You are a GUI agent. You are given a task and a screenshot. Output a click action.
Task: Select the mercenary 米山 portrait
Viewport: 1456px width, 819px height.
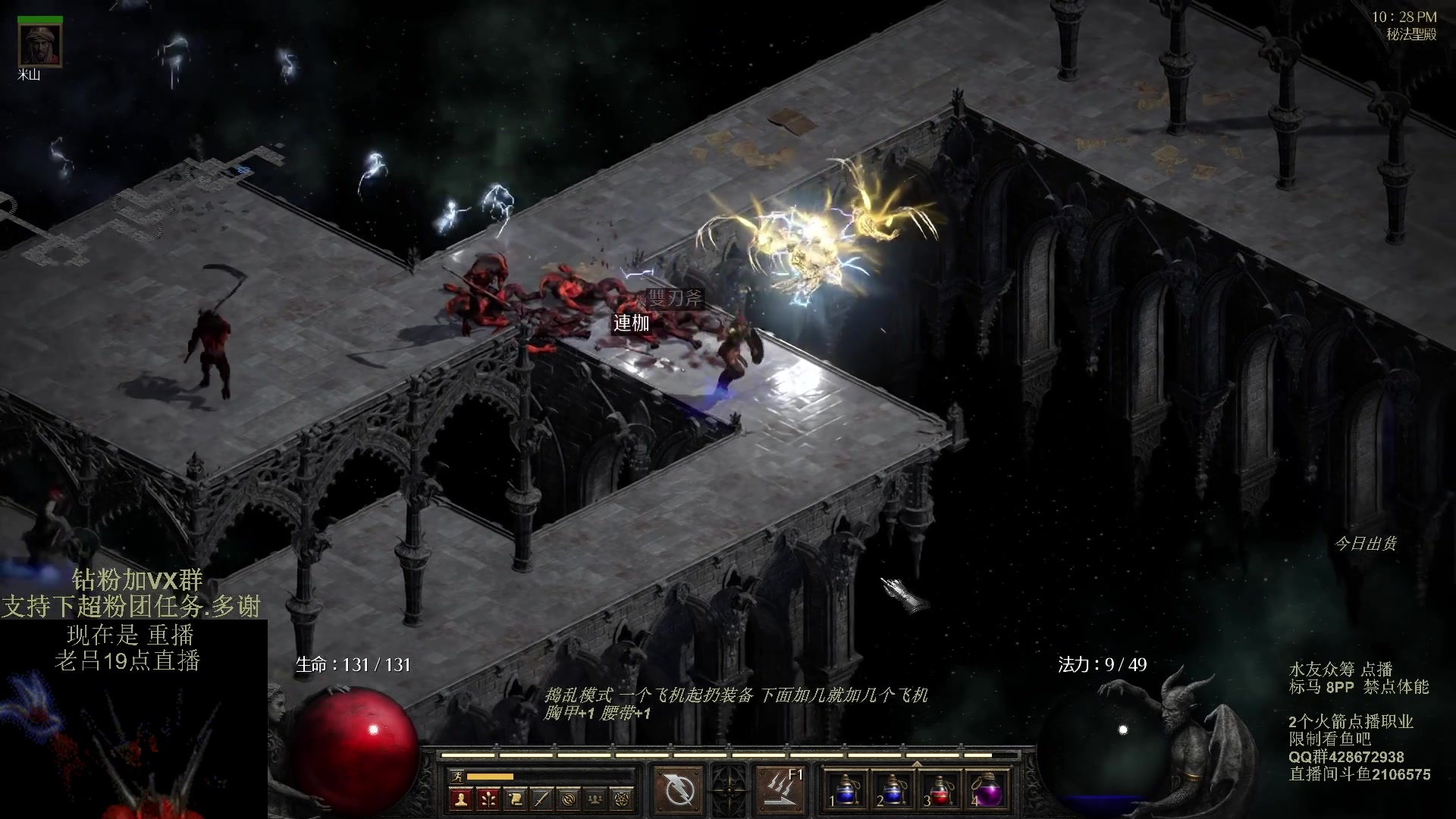[39, 46]
